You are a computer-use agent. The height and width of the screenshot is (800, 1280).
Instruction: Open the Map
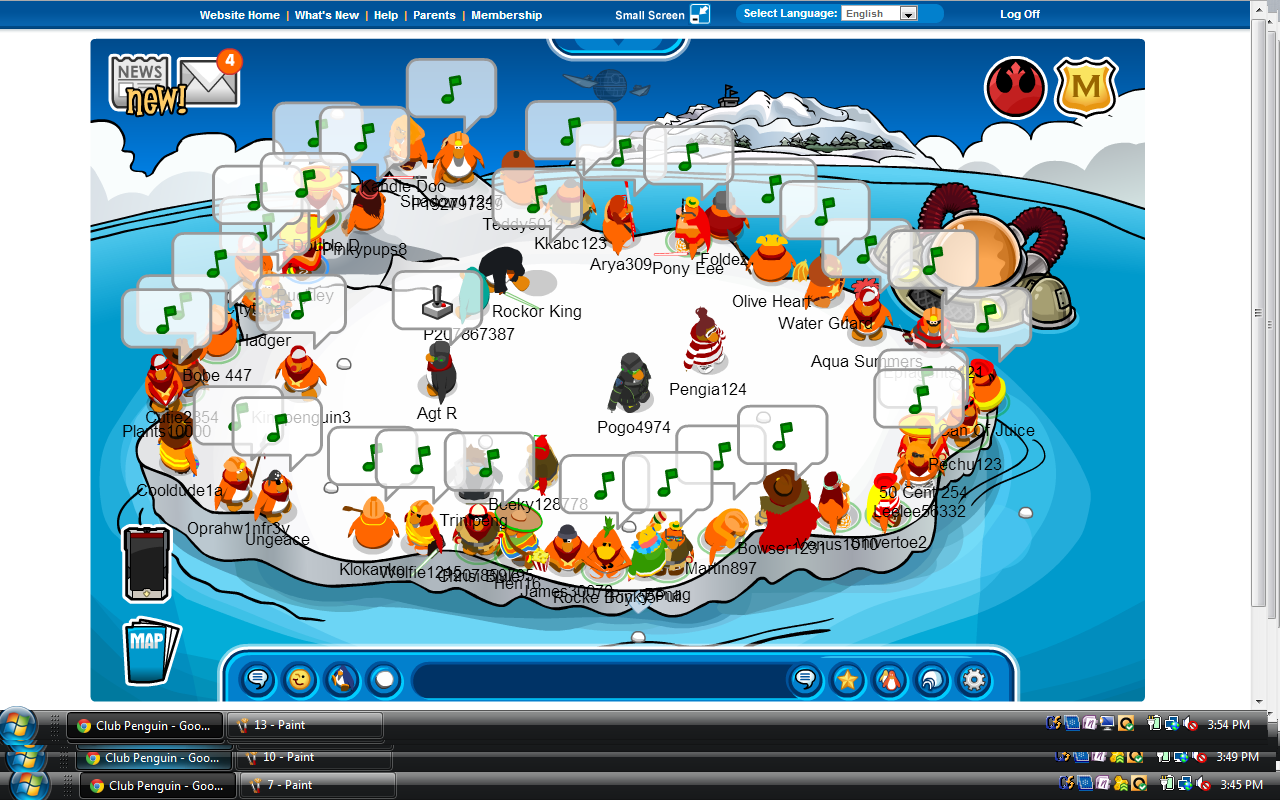pos(150,652)
